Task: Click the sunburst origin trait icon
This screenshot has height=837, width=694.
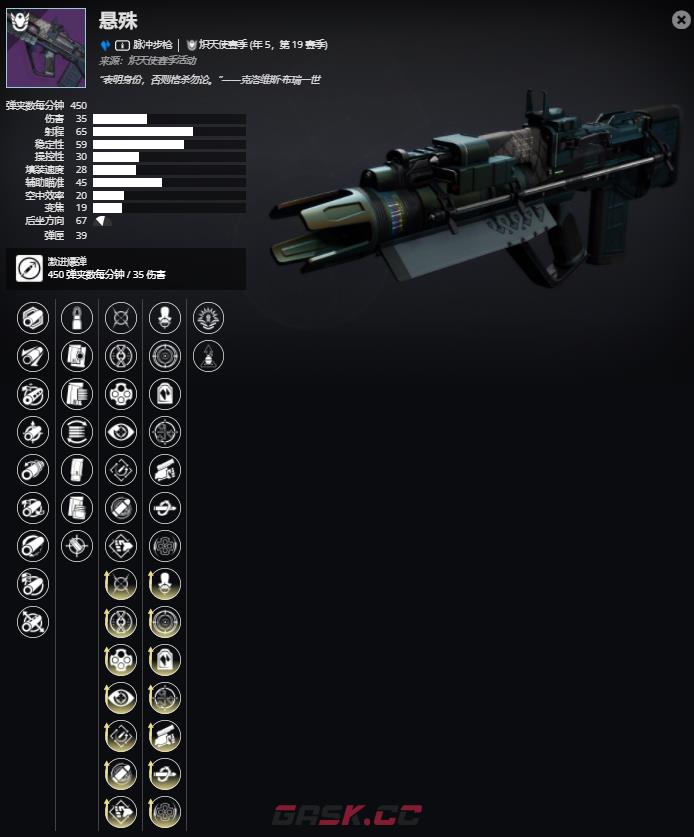Action: point(208,319)
